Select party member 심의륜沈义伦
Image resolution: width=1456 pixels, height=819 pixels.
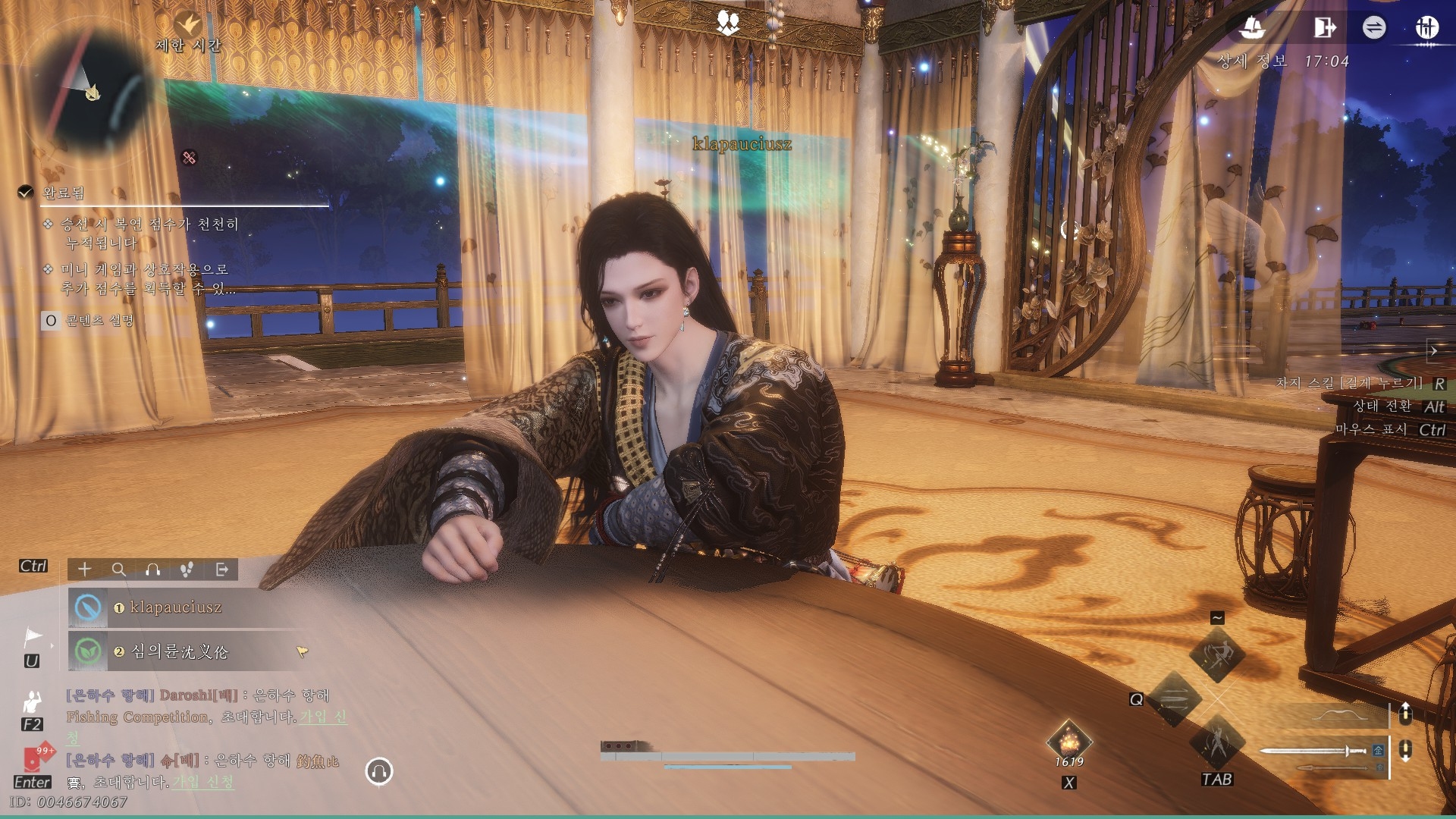click(179, 651)
